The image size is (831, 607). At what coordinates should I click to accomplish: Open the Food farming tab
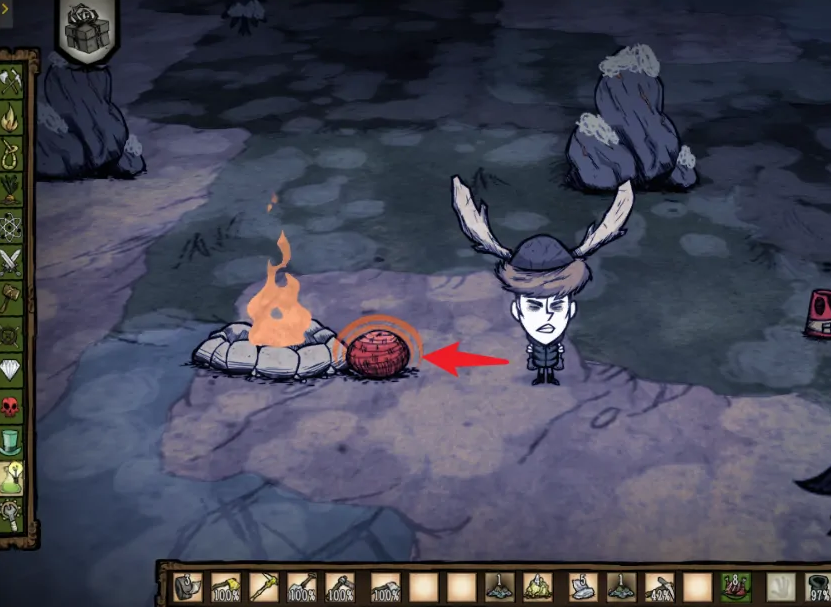12,189
